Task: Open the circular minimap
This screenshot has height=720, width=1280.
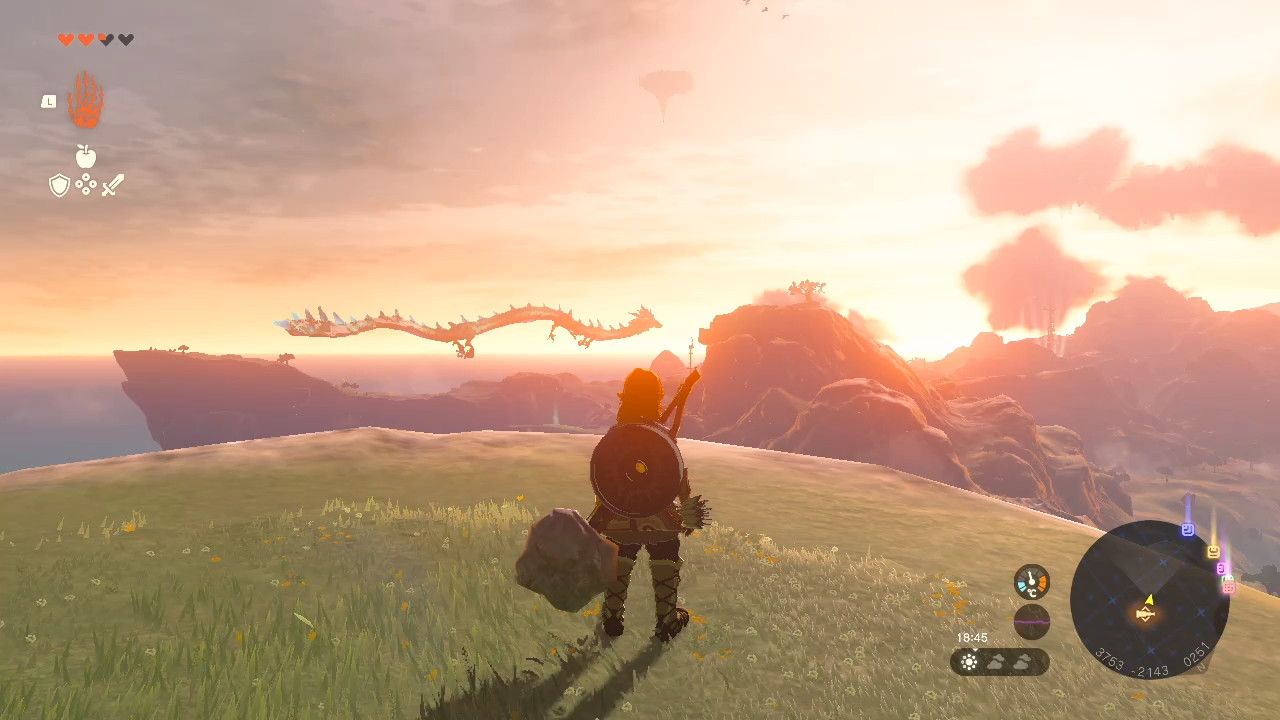Action: [x=1149, y=599]
